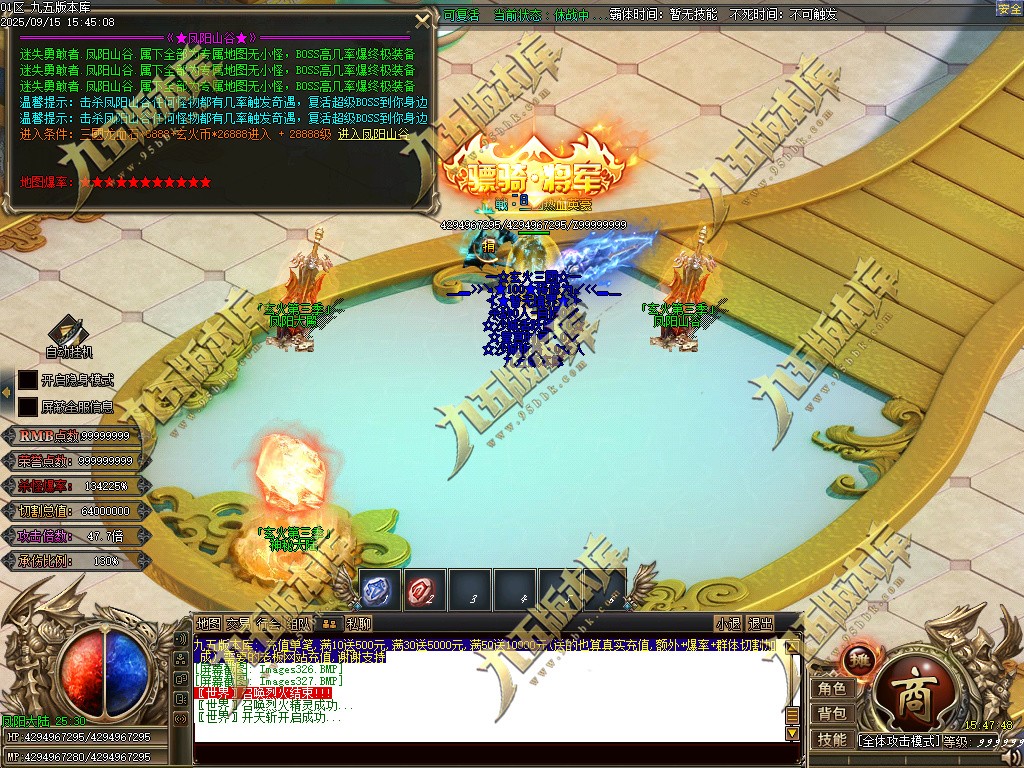Click the 安全 button at top right

pos(1009,9)
